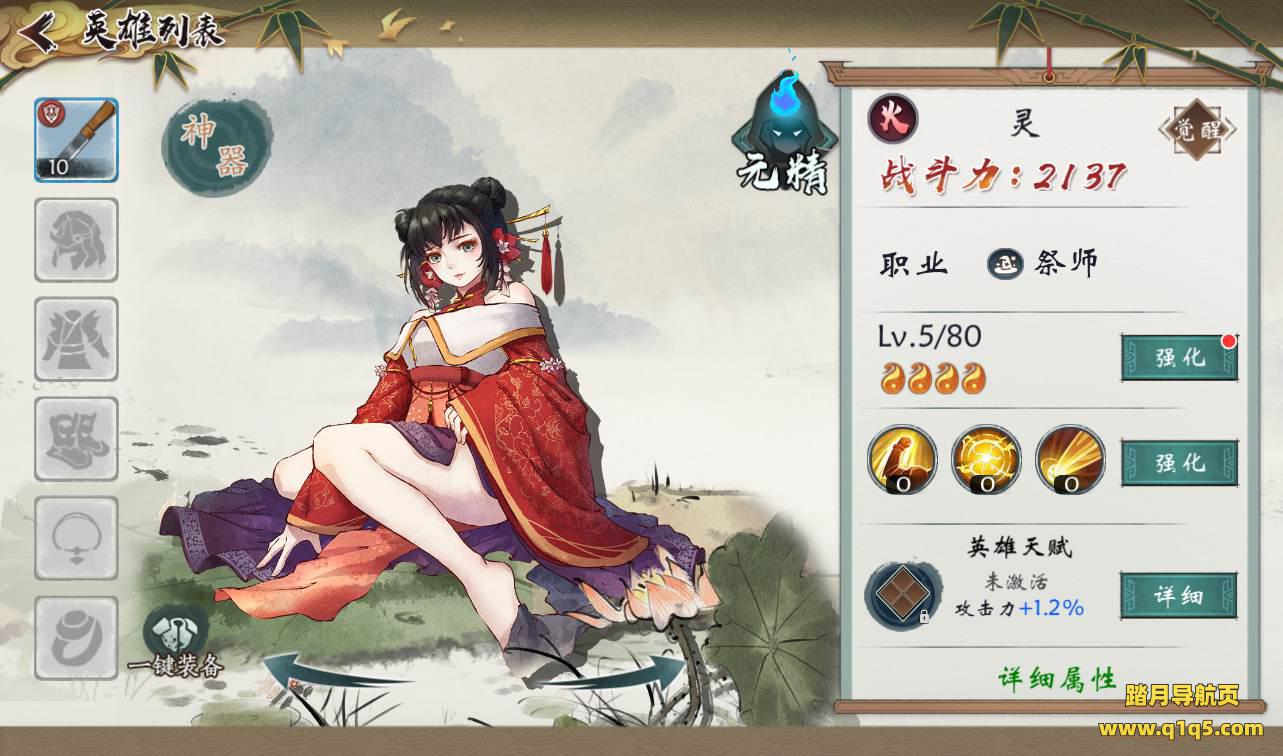Open the empty ring equipment slot
The image size is (1283, 756).
point(76,638)
